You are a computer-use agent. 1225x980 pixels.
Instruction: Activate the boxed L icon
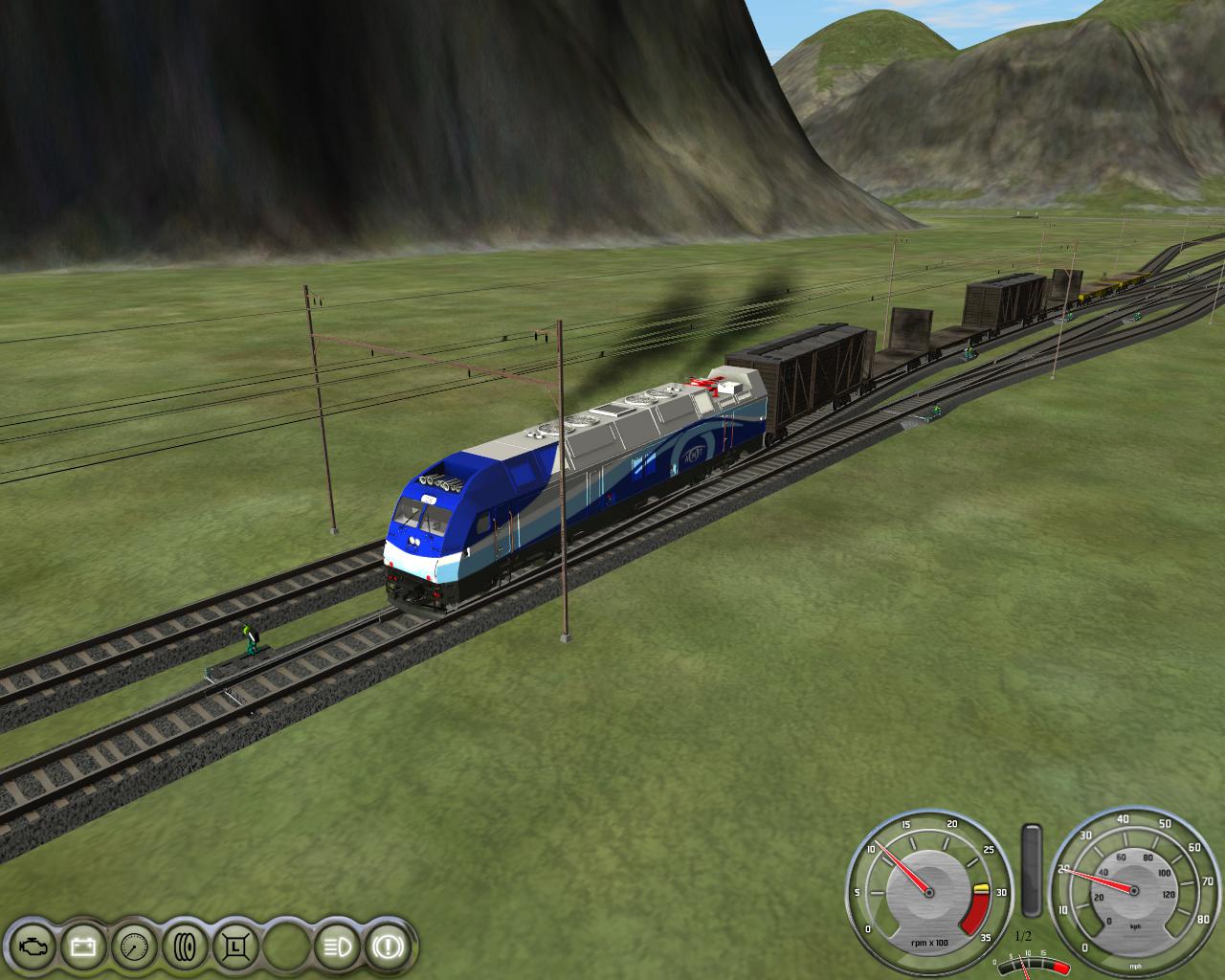pyautogui.click(x=234, y=947)
